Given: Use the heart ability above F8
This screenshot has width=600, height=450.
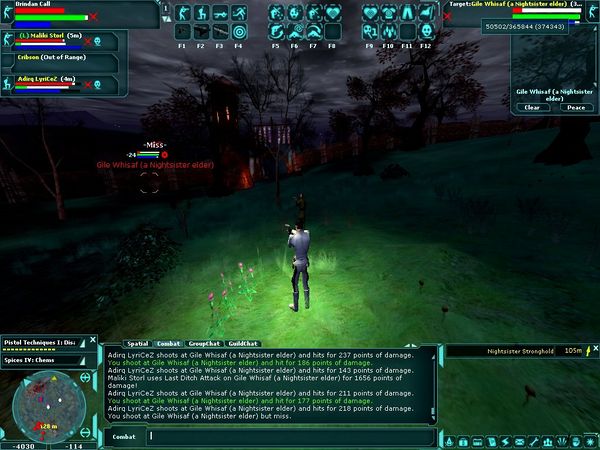Looking at the screenshot, I should point(332,13).
